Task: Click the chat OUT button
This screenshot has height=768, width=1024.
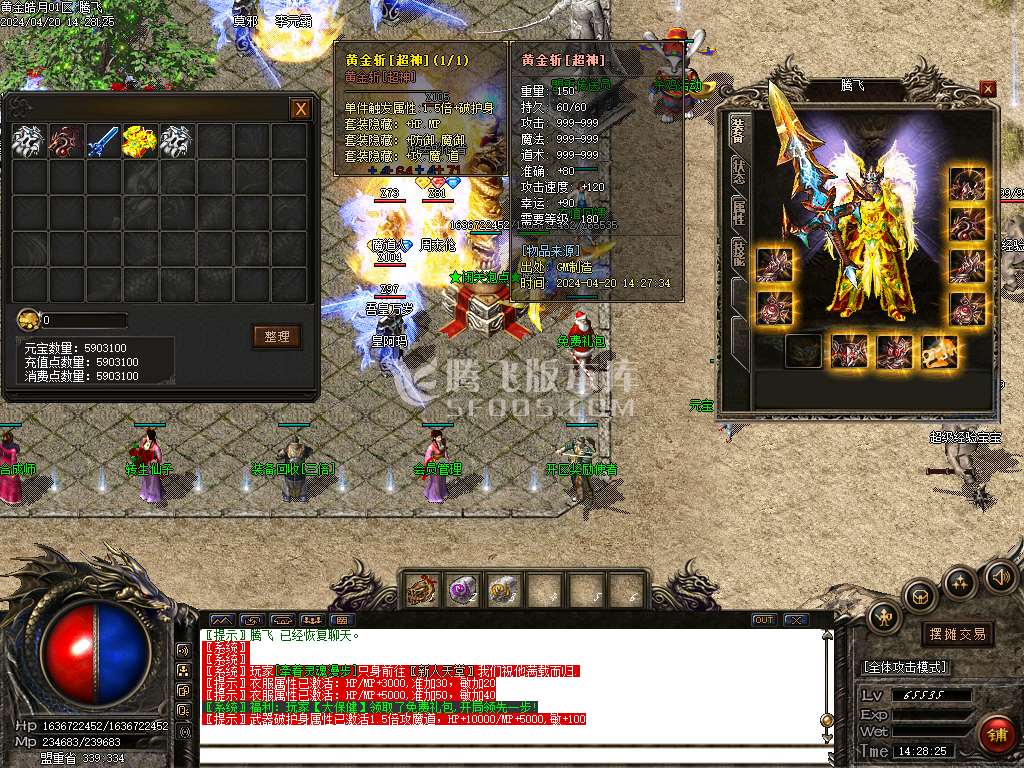Action: [764, 620]
